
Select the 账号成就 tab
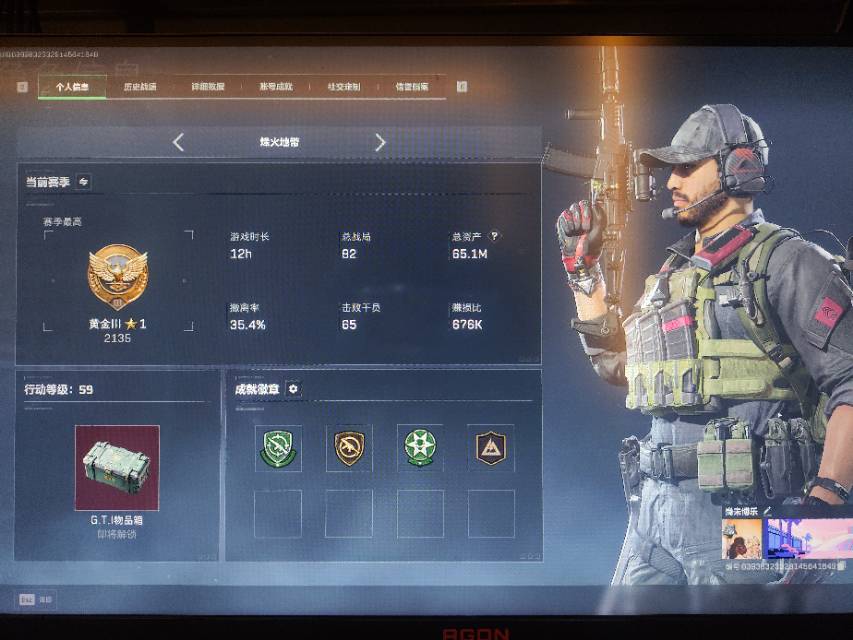276,87
